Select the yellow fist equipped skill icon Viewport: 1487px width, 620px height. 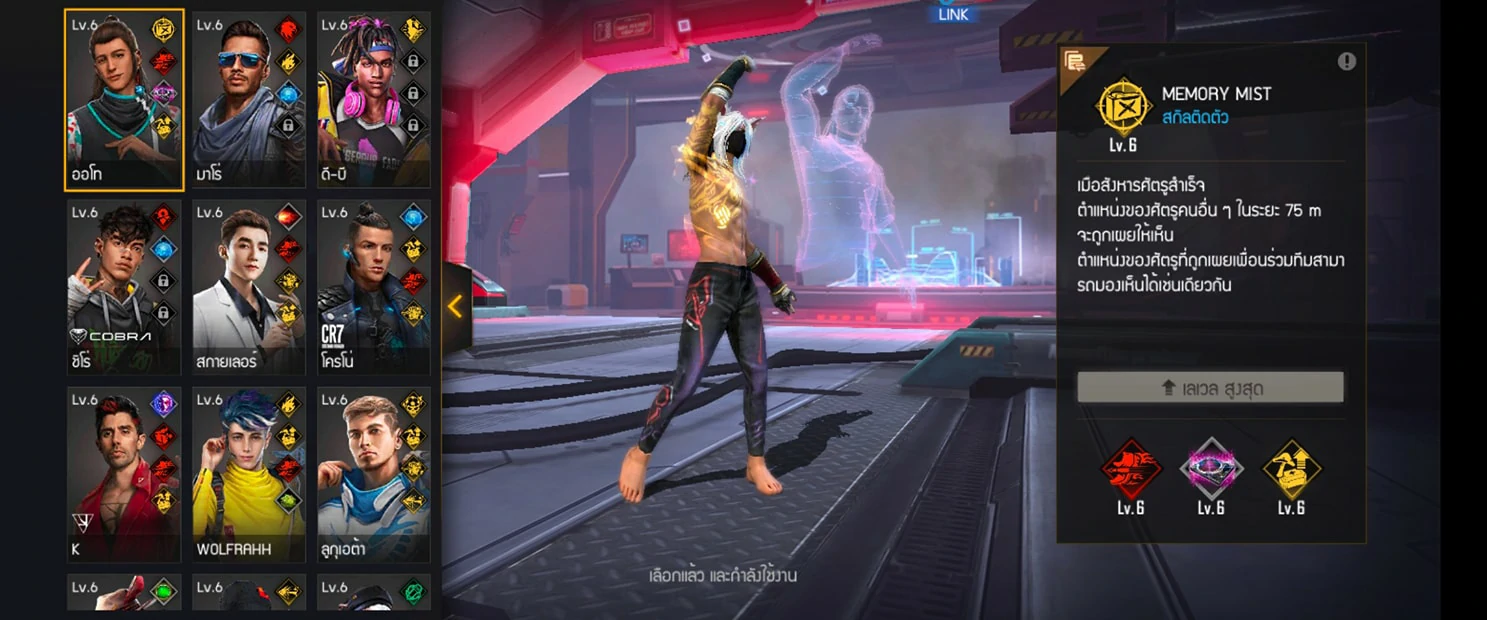coord(1291,468)
